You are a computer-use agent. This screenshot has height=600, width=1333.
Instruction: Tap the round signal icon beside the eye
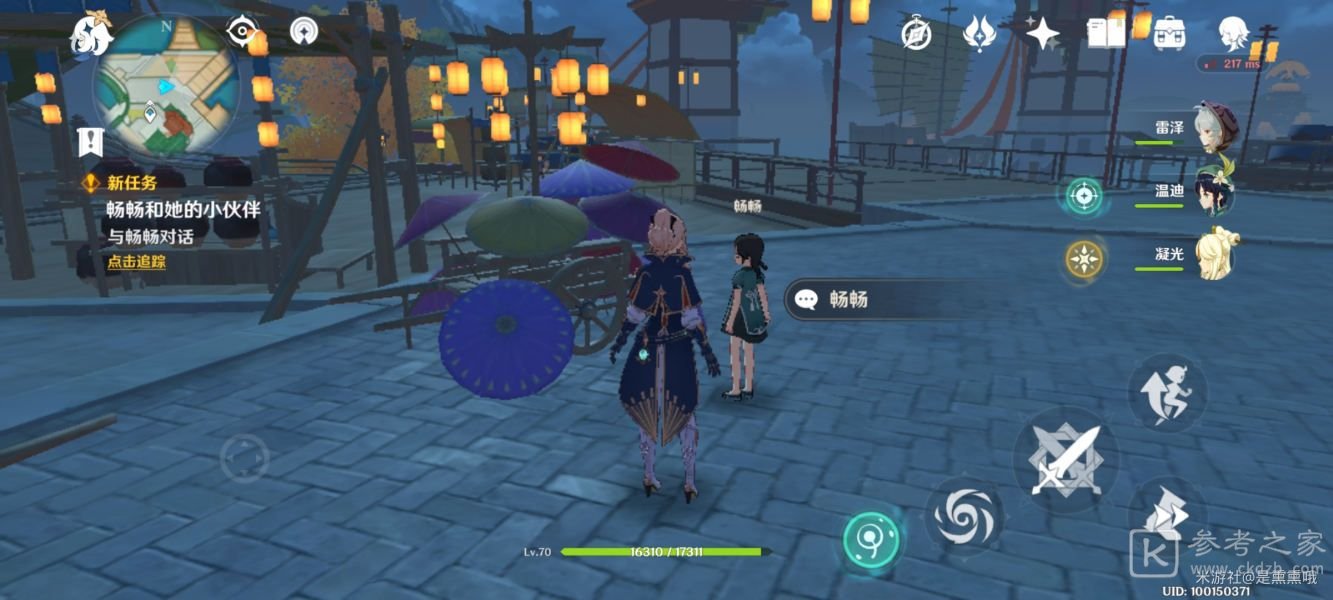[x=304, y=31]
